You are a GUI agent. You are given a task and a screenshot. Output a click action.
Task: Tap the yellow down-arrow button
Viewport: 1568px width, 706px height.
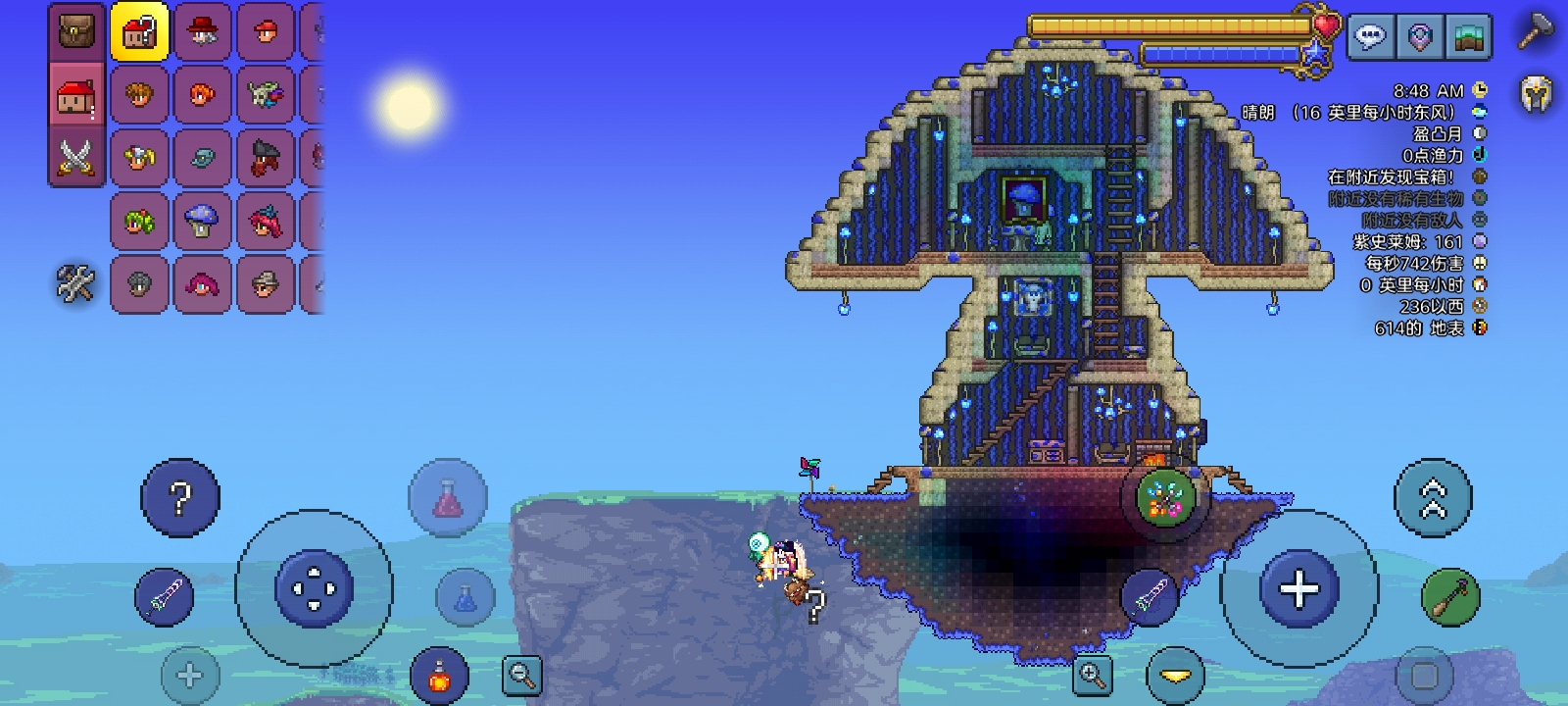tap(1175, 675)
